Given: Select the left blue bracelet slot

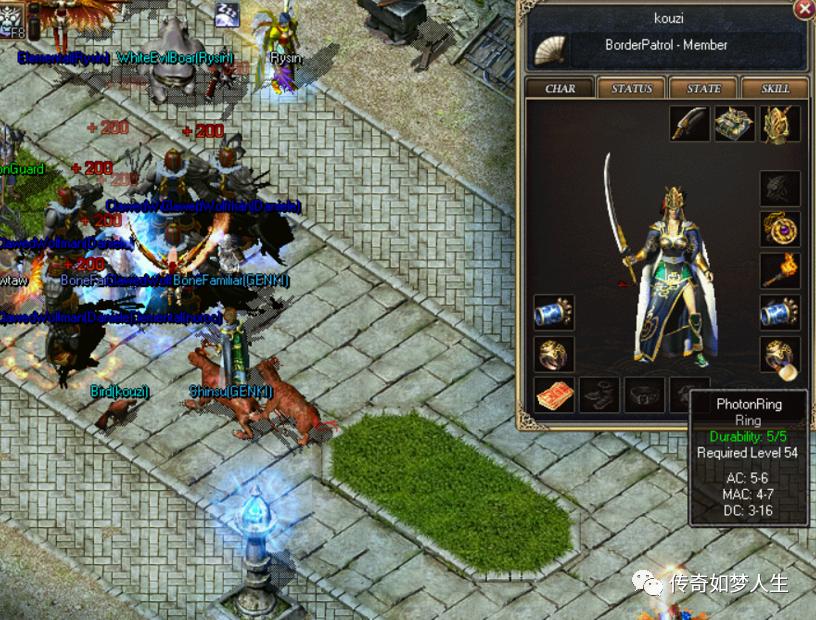Looking at the screenshot, I should click(x=553, y=313).
